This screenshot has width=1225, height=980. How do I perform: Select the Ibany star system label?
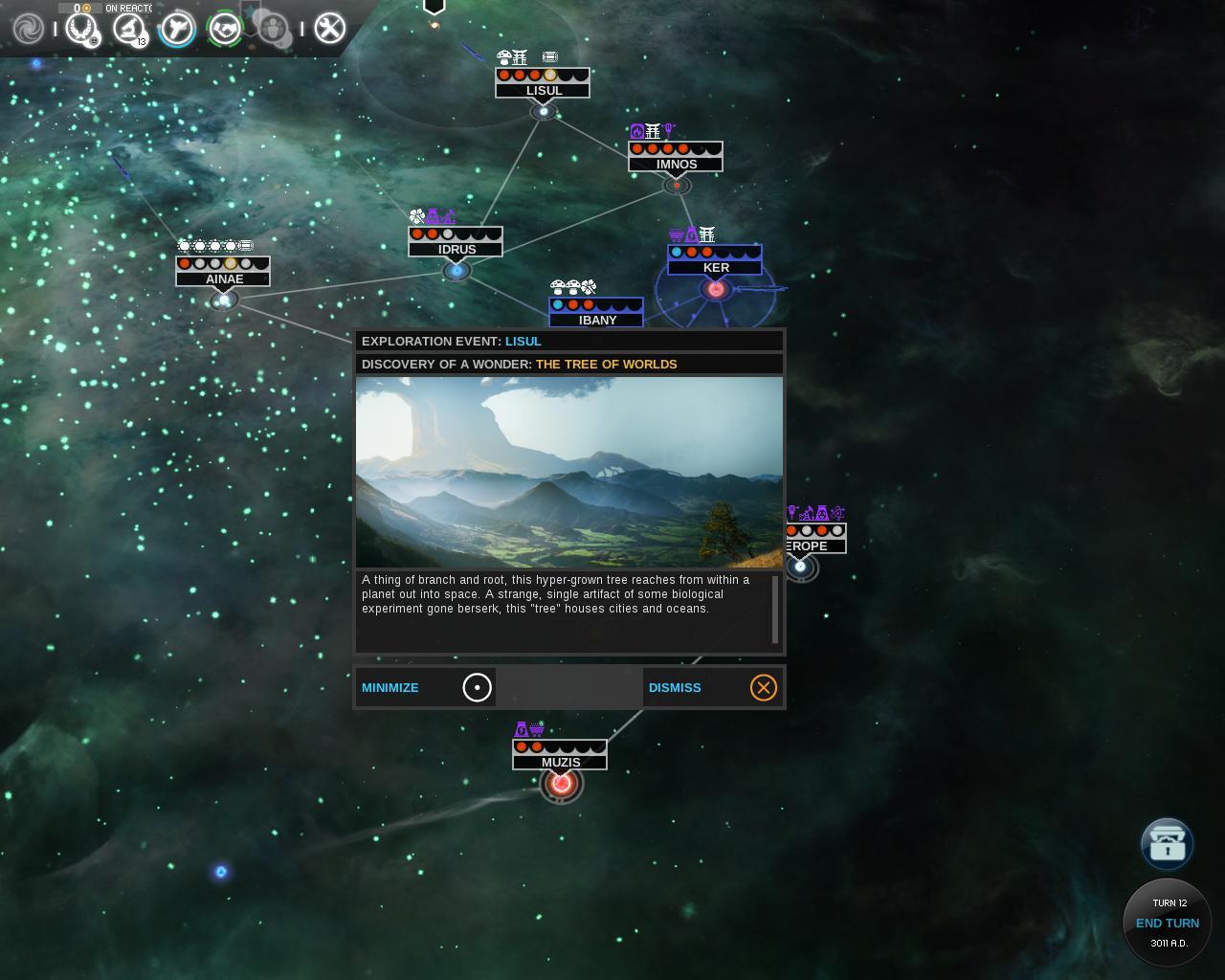click(596, 320)
